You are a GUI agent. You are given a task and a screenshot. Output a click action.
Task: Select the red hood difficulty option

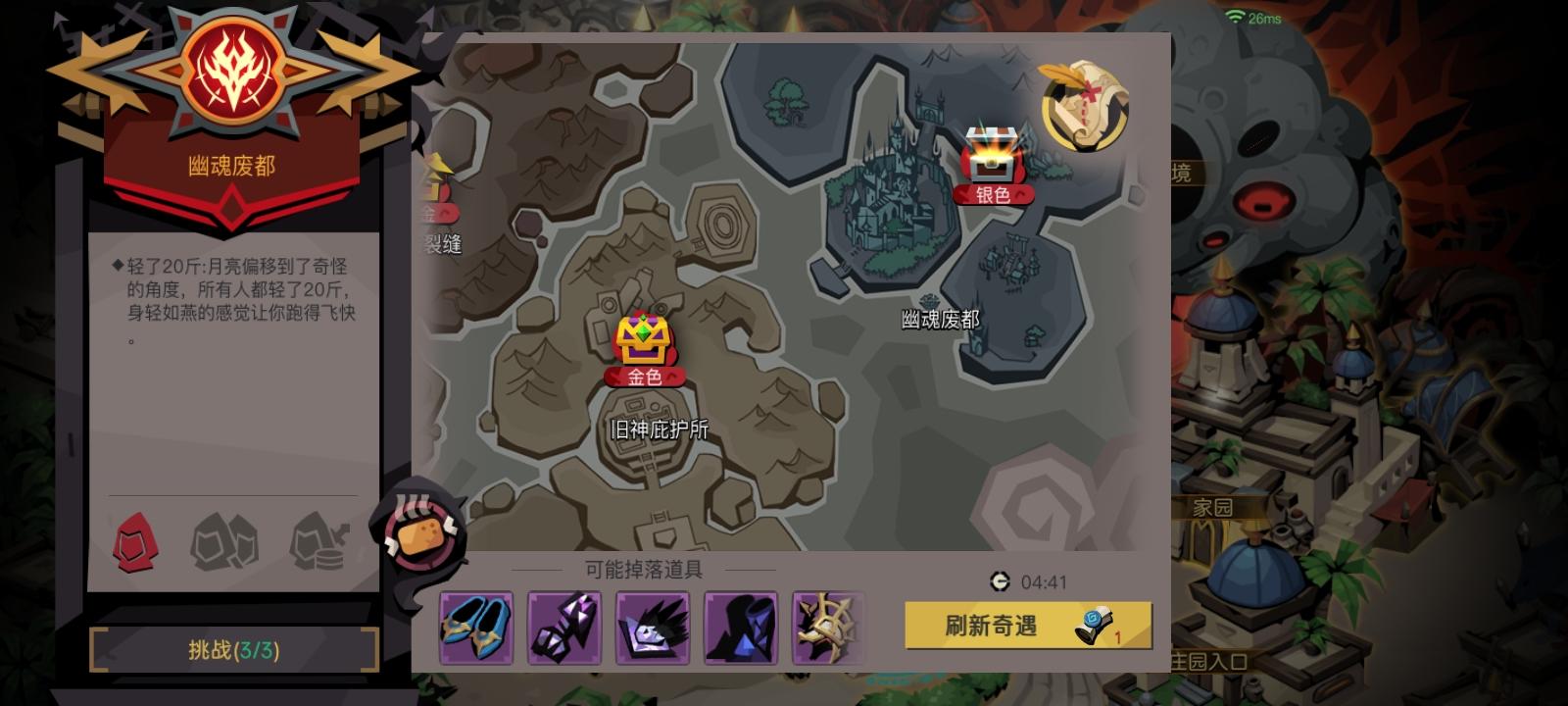[x=133, y=541]
